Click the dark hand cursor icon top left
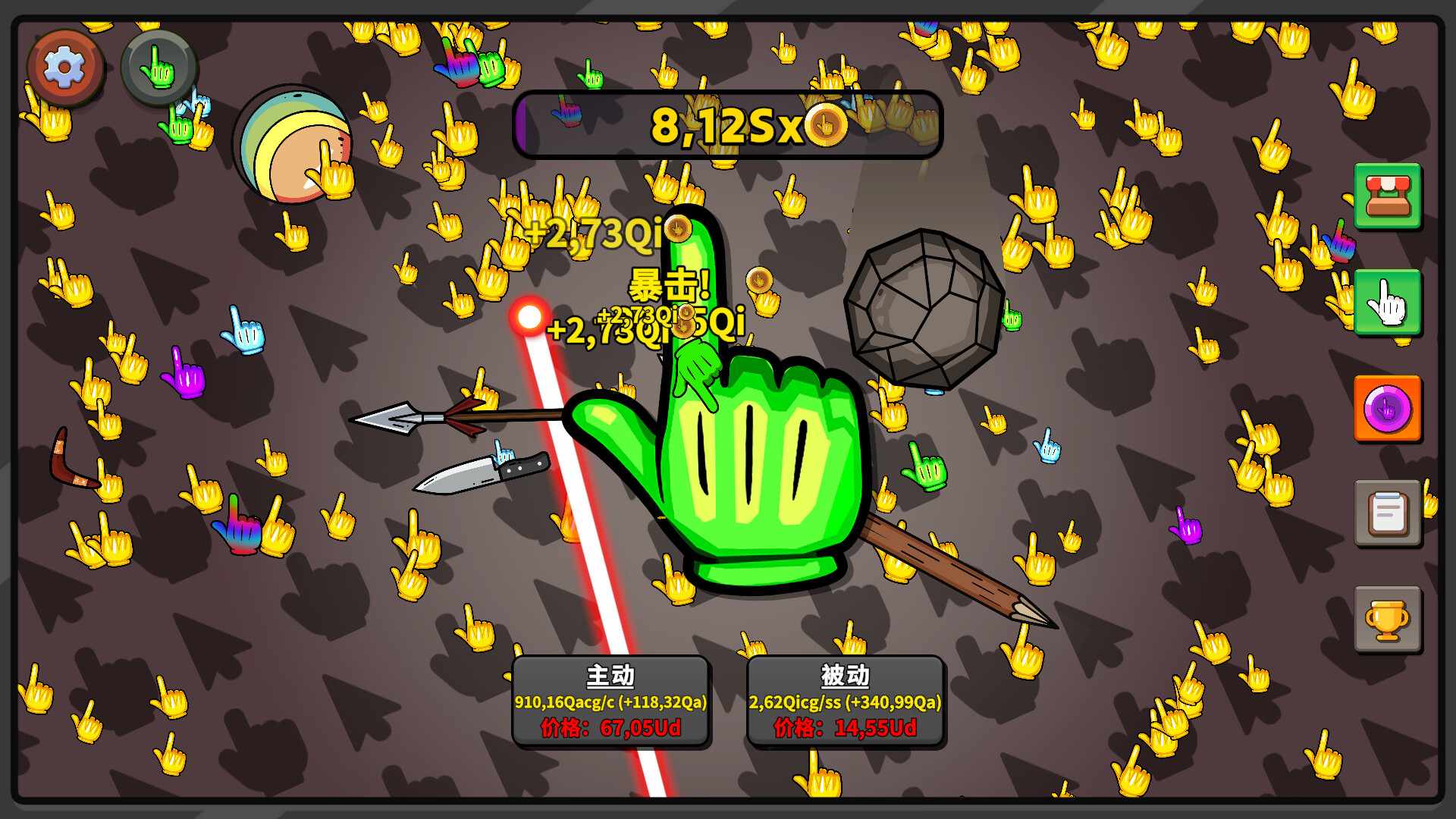The height and width of the screenshot is (819, 1456). pyautogui.click(x=159, y=68)
